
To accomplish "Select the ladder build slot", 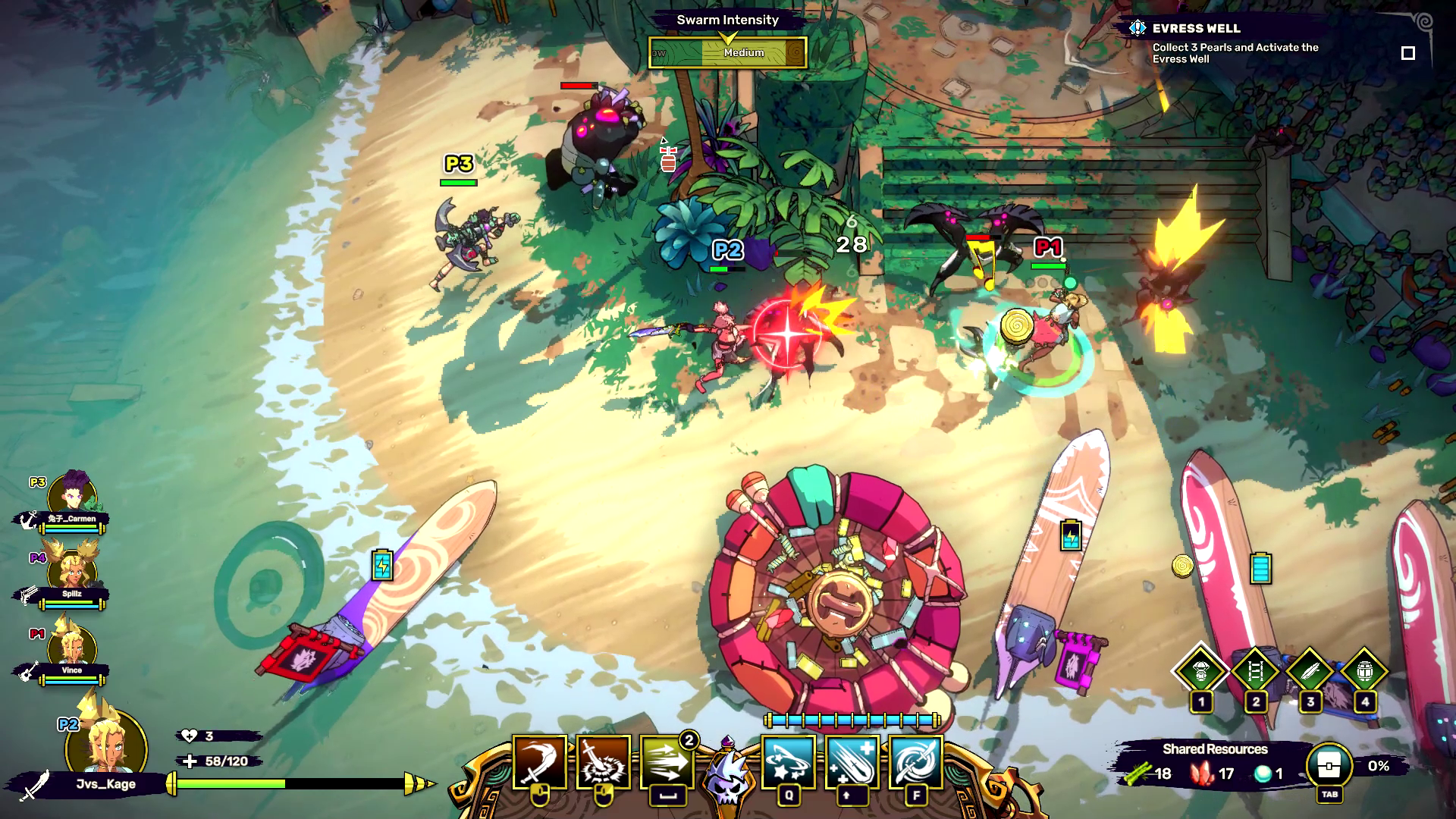I will (1256, 671).
